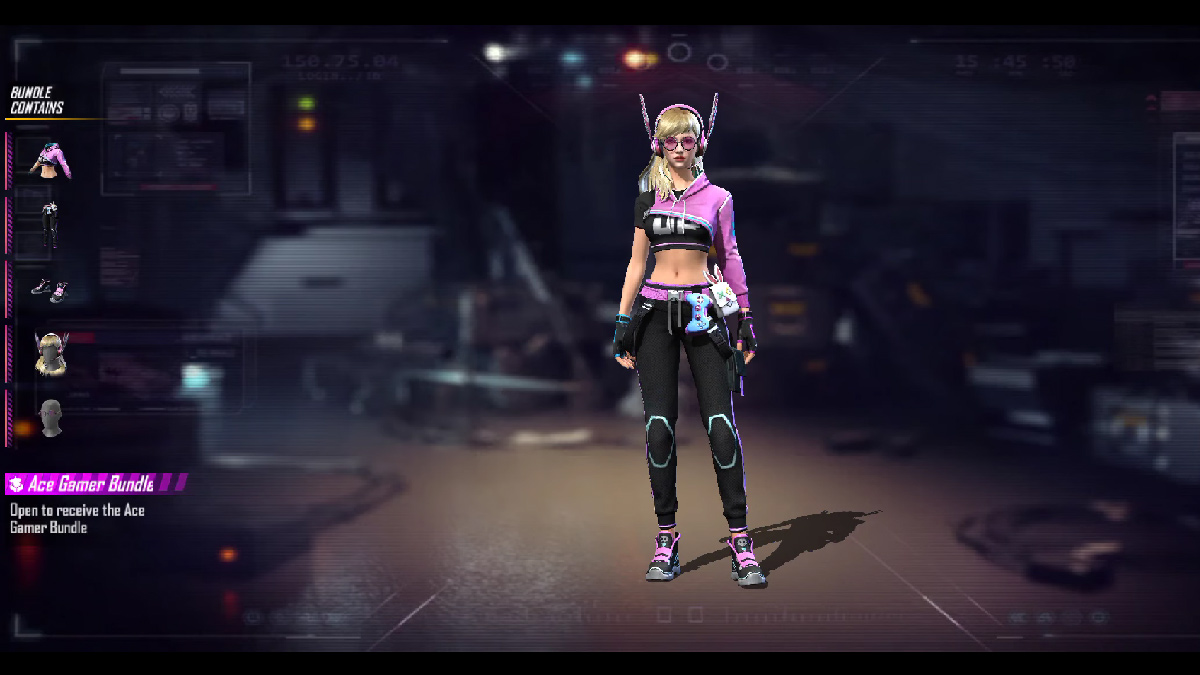
Task: Select the blonde hair with headphones item
Action: click(49, 353)
